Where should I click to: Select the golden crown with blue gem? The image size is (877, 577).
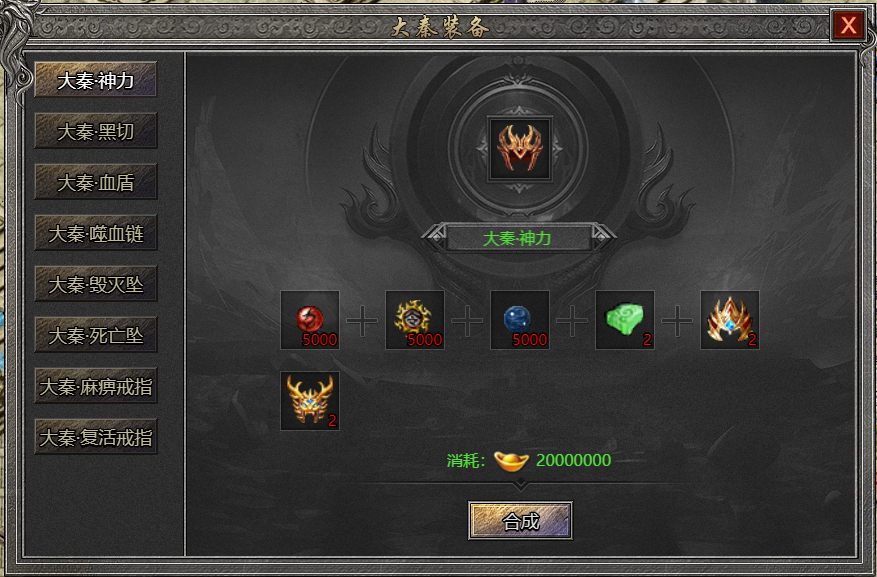pyautogui.click(x=730, y=320)
